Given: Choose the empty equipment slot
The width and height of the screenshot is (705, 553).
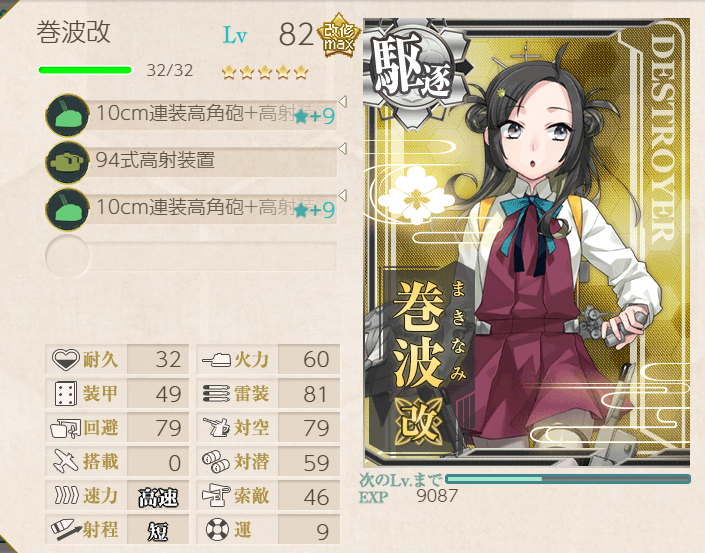Looking at the screenshot, I should [195, 256].
